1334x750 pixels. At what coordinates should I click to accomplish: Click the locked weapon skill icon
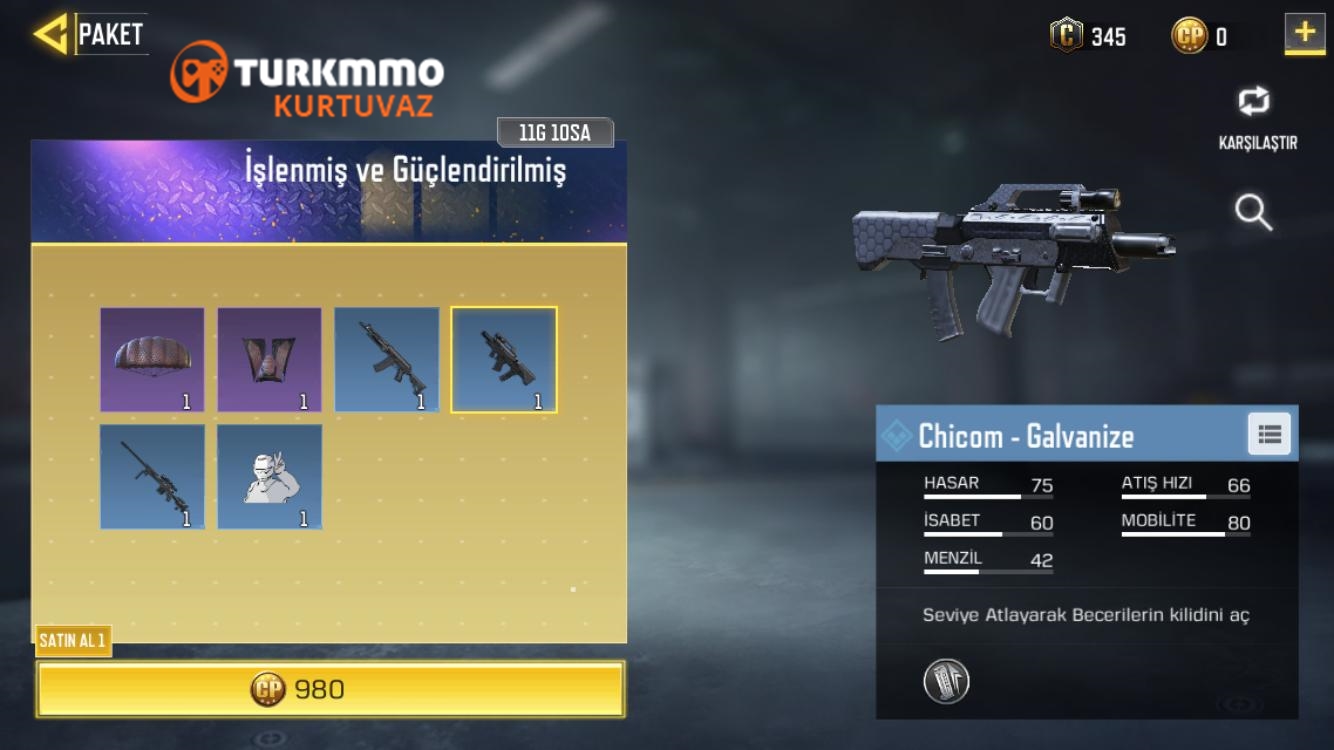click(945, 681)
